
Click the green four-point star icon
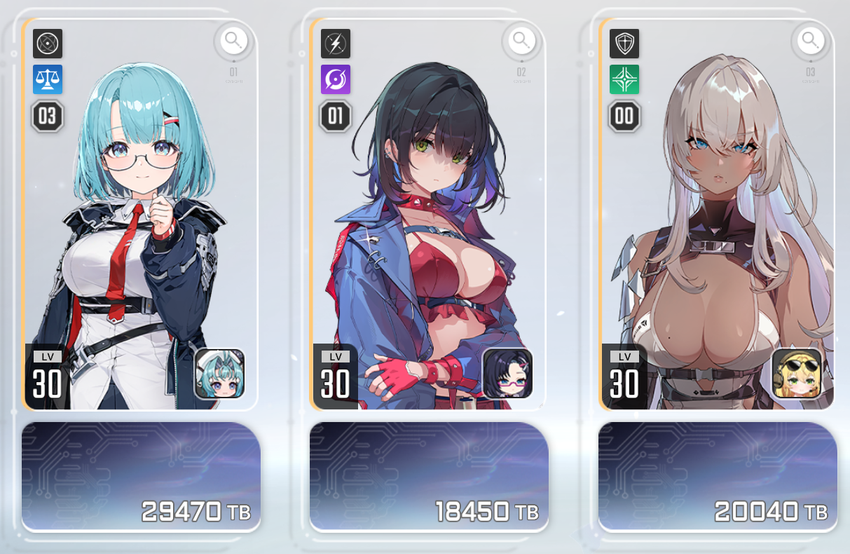[x=625, y=79]
